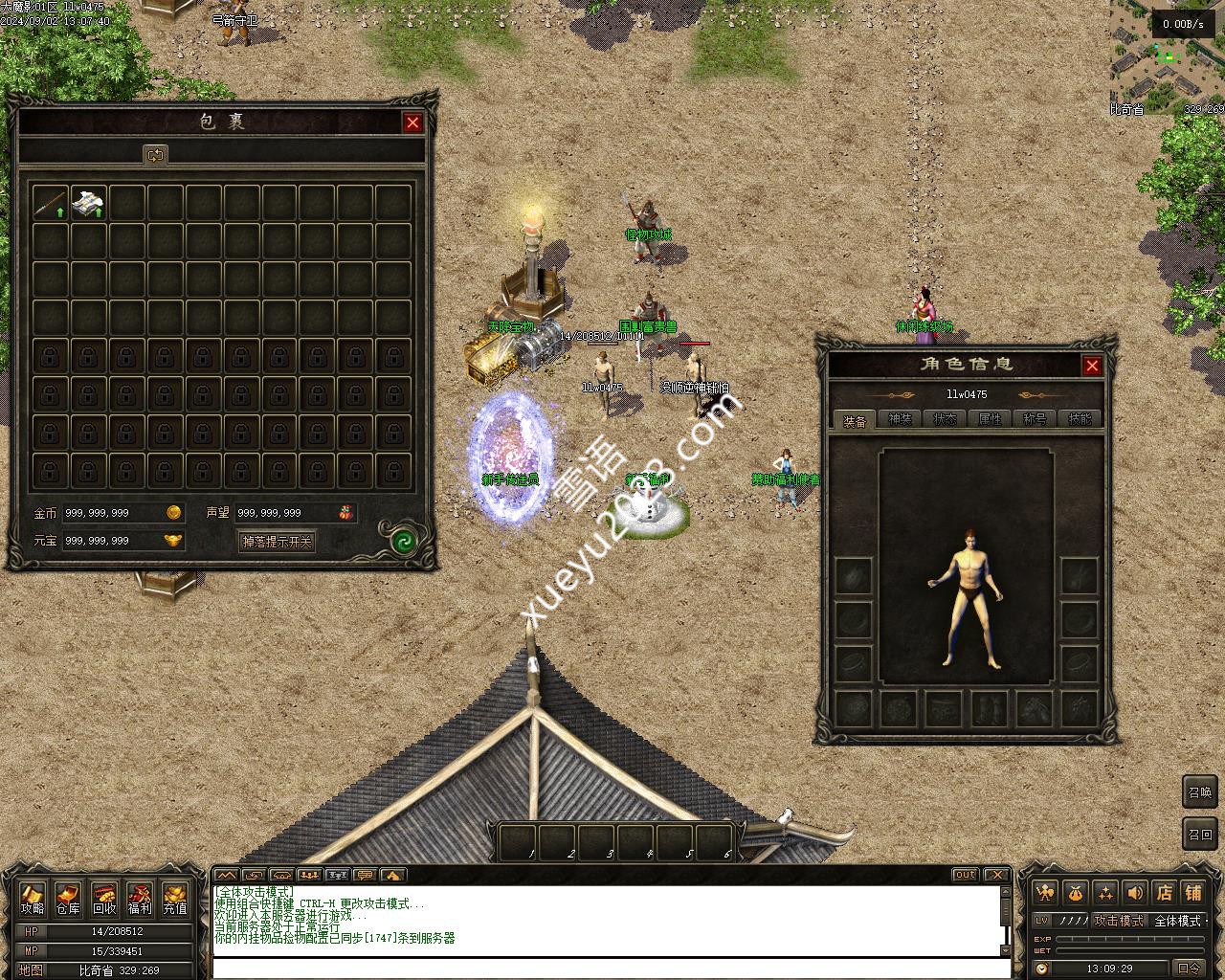Close the 包裹 inventory window
This screenshot has height=980, width=1225.
(412, 122)
